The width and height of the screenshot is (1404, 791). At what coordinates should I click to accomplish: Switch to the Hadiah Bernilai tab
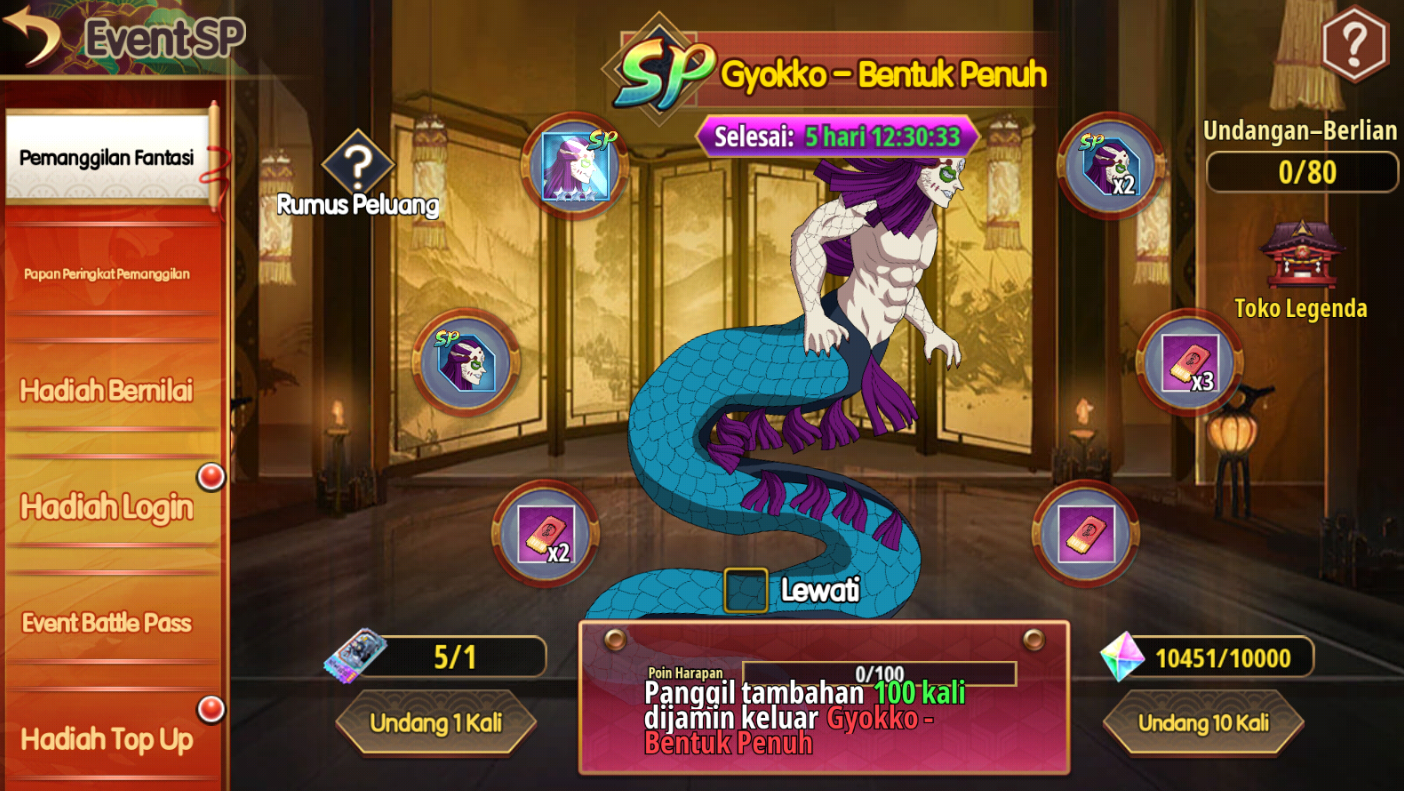tap(107, 390)
